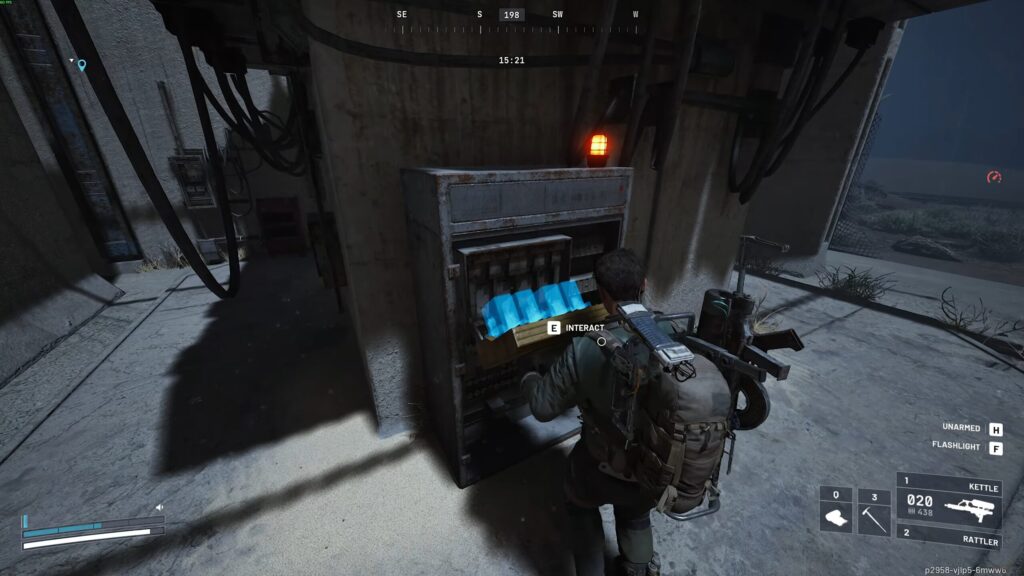Image resolution: width=1024 pixels, height=576 pixels.
Task: Click the compass strip heading bar
Action: click(513, 27)
